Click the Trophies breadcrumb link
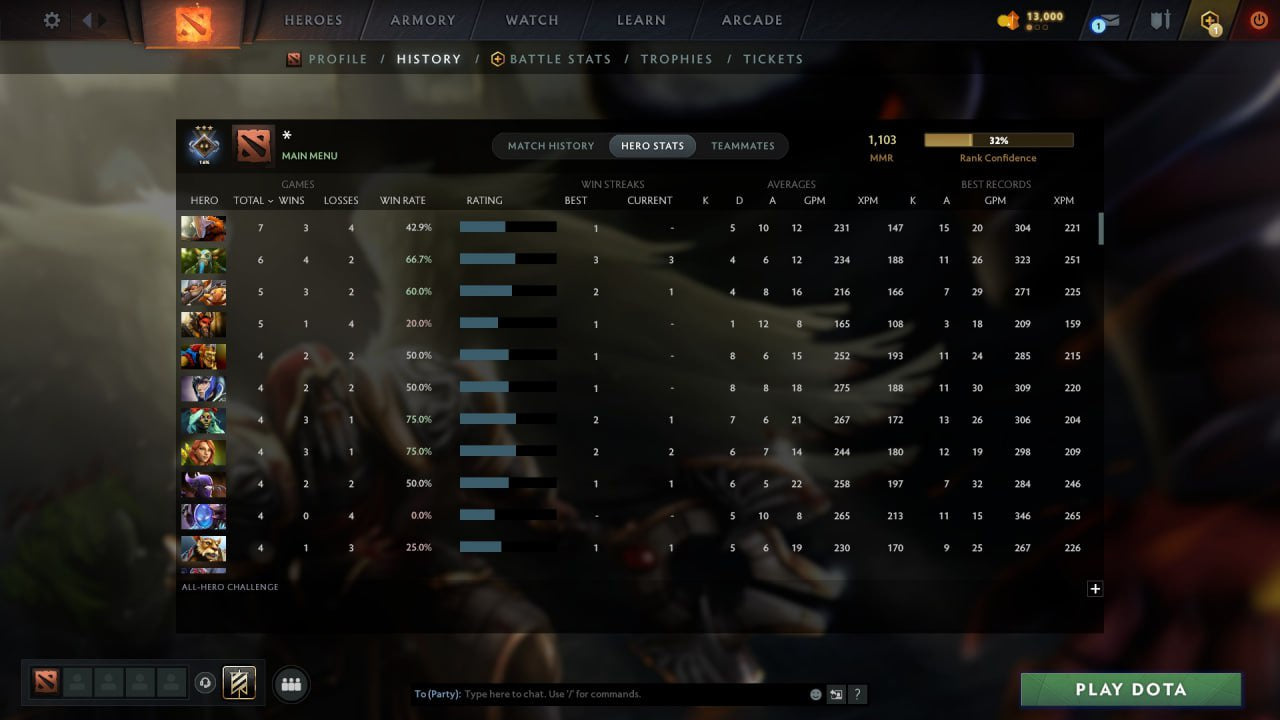 point(676,59)
